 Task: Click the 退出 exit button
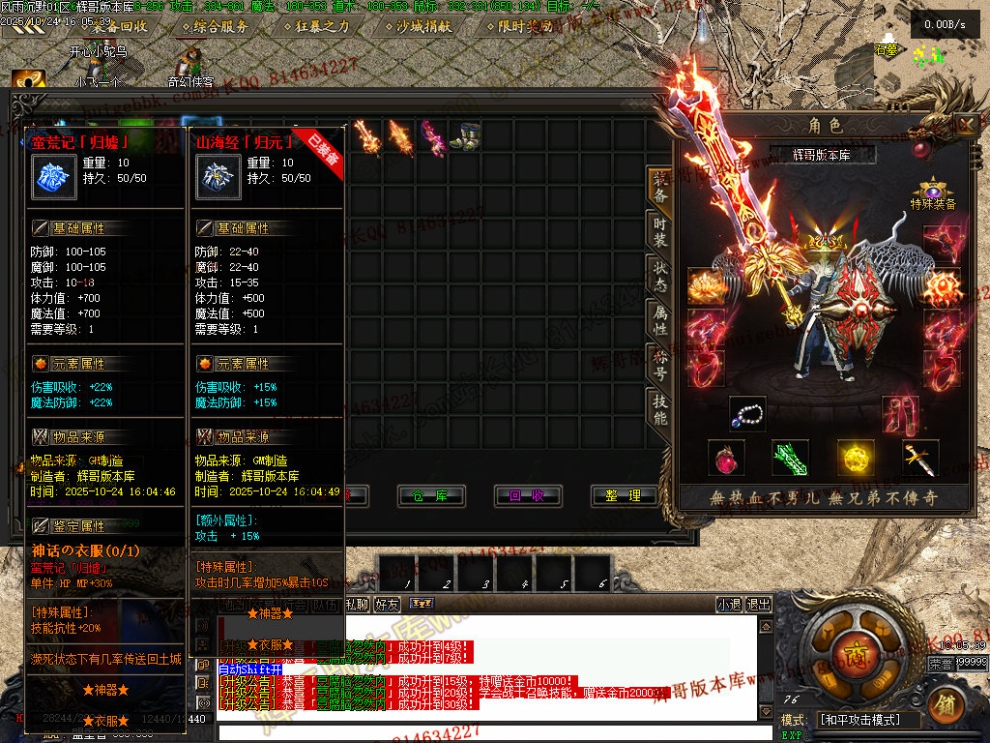[759, 604]
